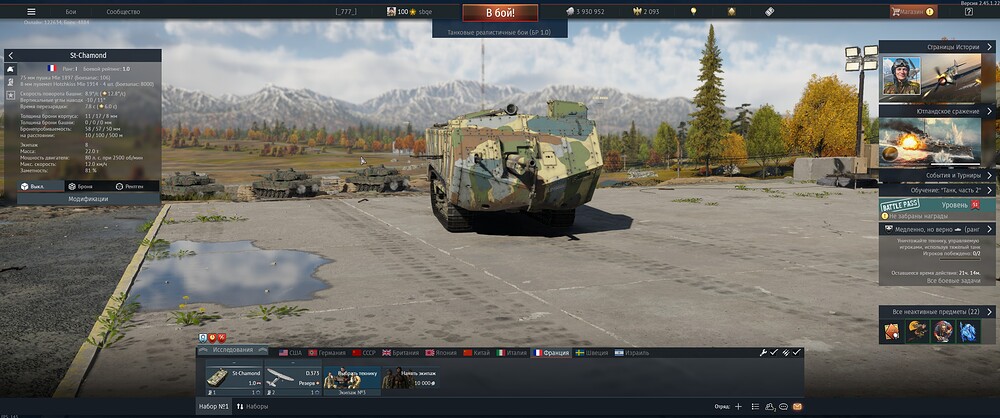The width and height of the screenshot is (1000, 418).
Task: Open the hamburger main menu
Action: pos(31,11)
